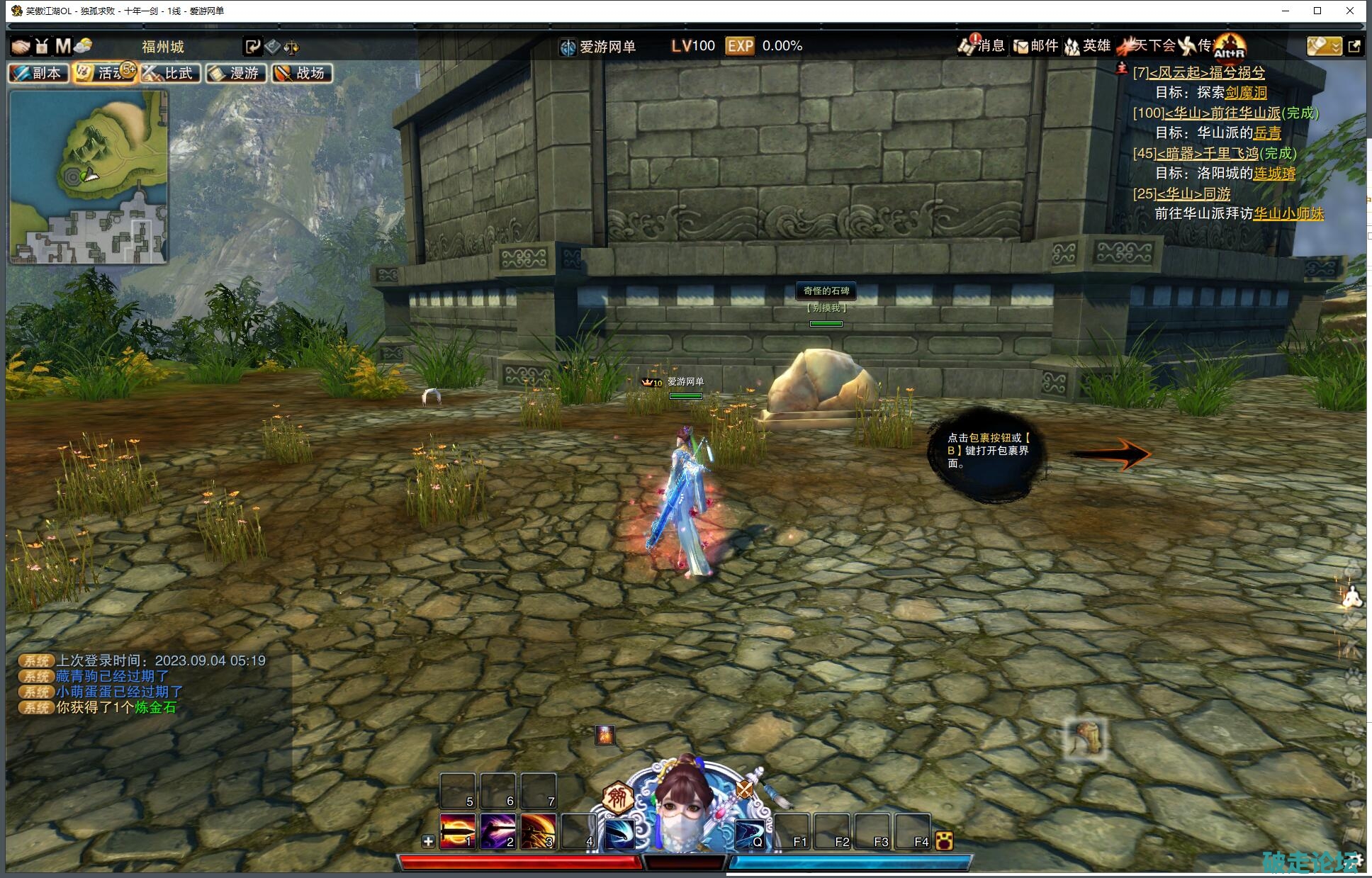Select the 漫游 roaming button
Image resolution: width=1372 pixels, height=878 pixels.
236,73
